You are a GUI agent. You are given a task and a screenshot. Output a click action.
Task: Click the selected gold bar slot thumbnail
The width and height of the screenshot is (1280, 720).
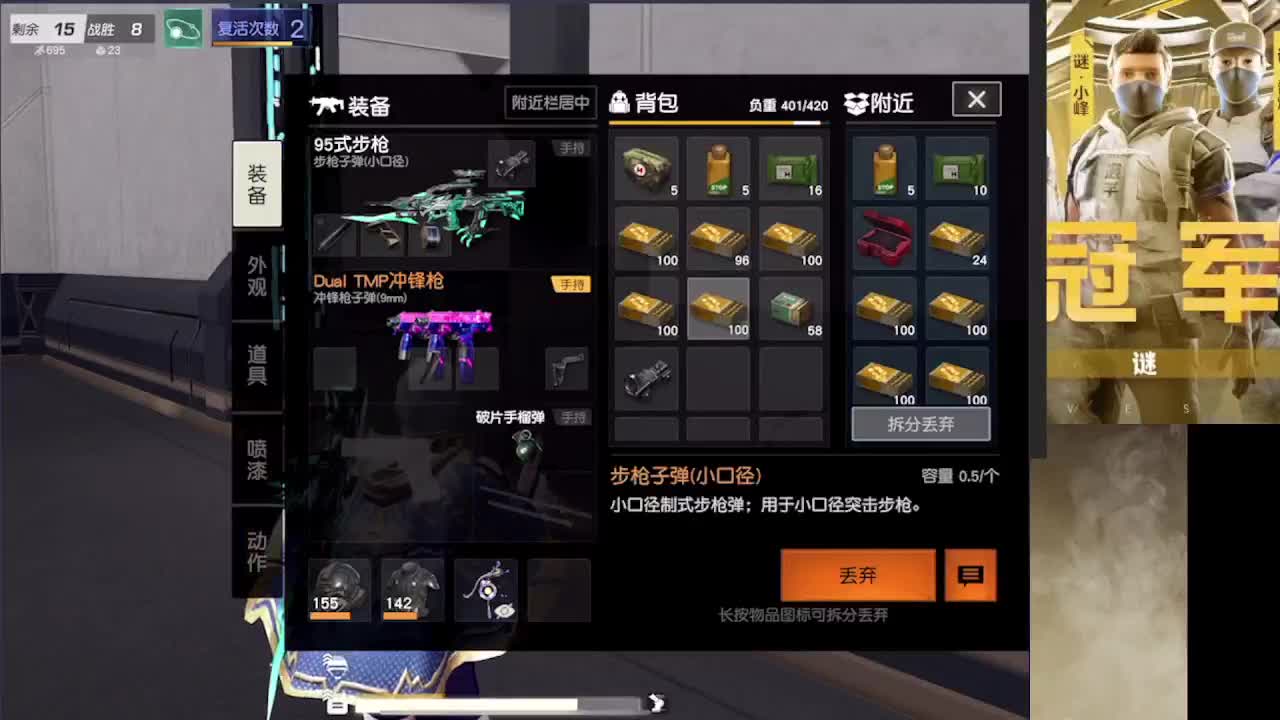point(719,310)
